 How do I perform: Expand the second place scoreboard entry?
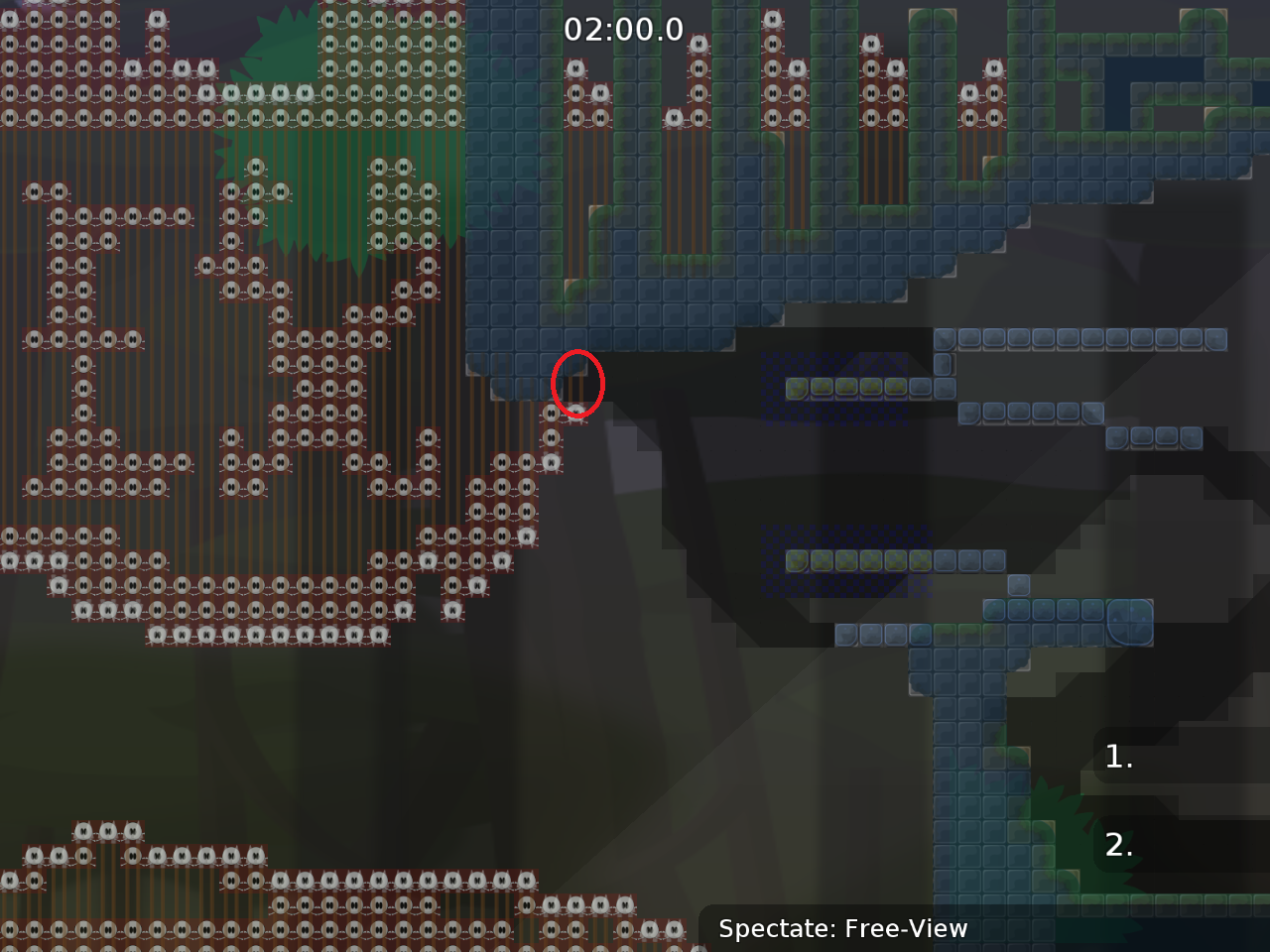pos(1118,846)
